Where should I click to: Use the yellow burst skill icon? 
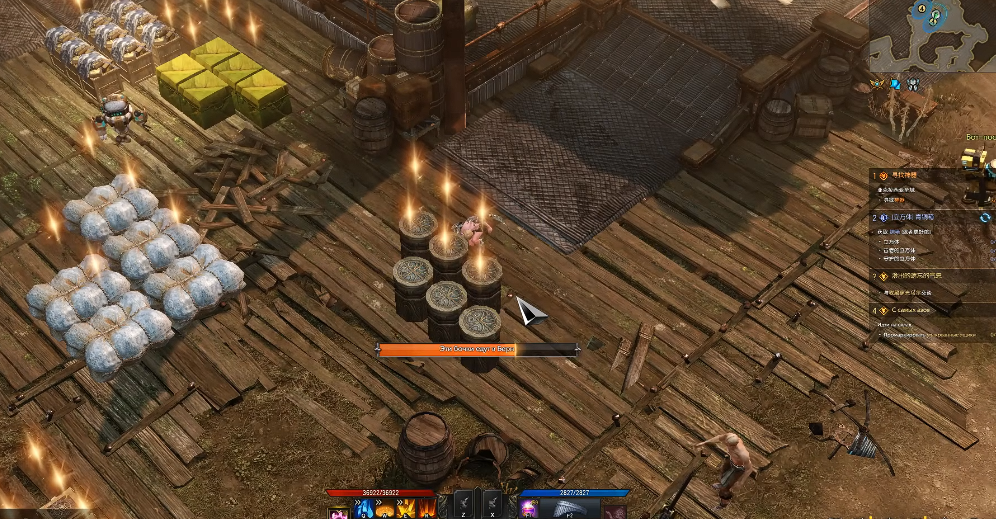405,509
